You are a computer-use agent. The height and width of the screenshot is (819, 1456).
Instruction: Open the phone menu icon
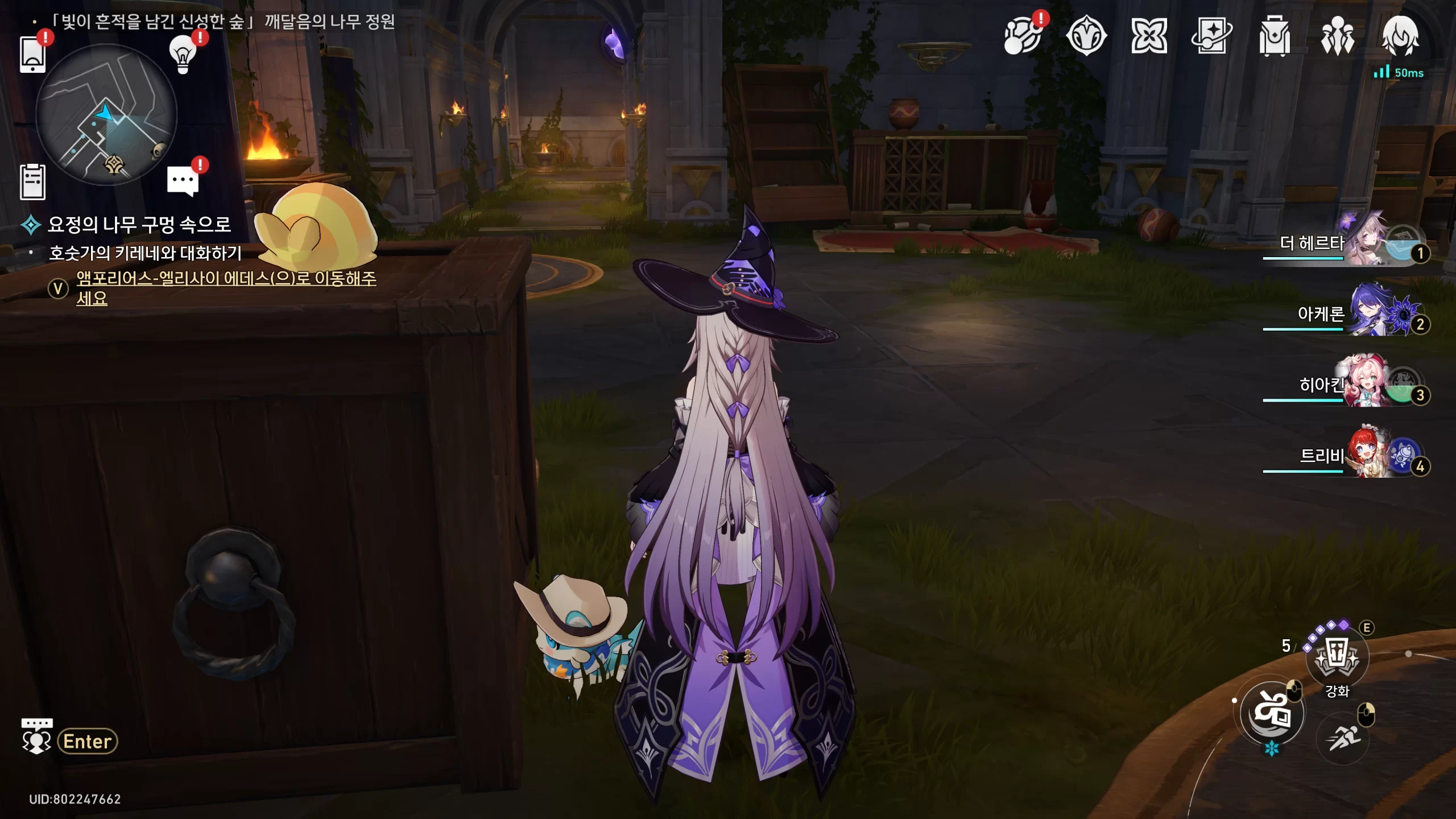coord(32,55)
